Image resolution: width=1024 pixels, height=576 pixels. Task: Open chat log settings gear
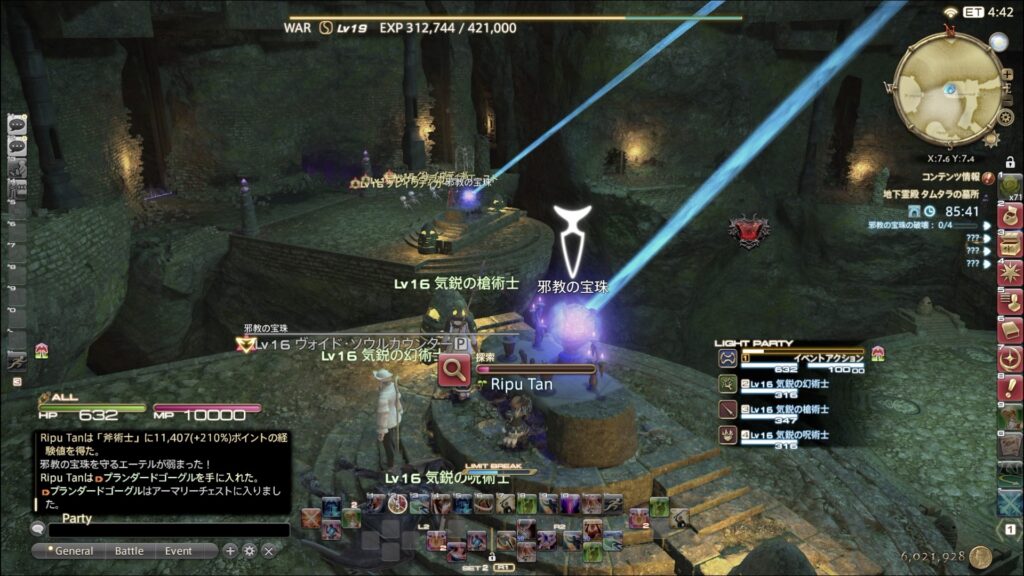point(249,551)
